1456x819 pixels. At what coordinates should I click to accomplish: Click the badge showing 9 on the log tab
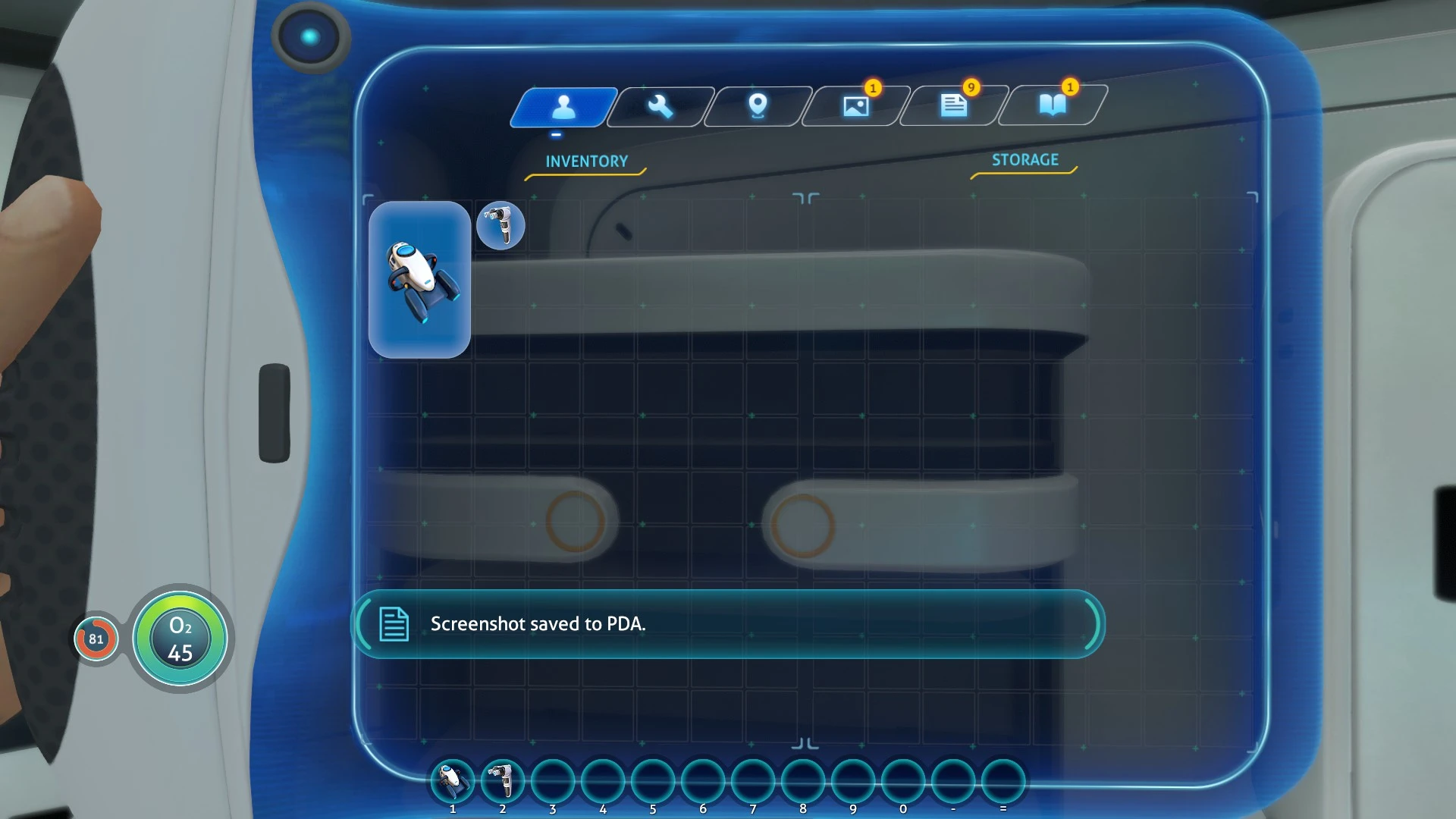coord(971,87)
